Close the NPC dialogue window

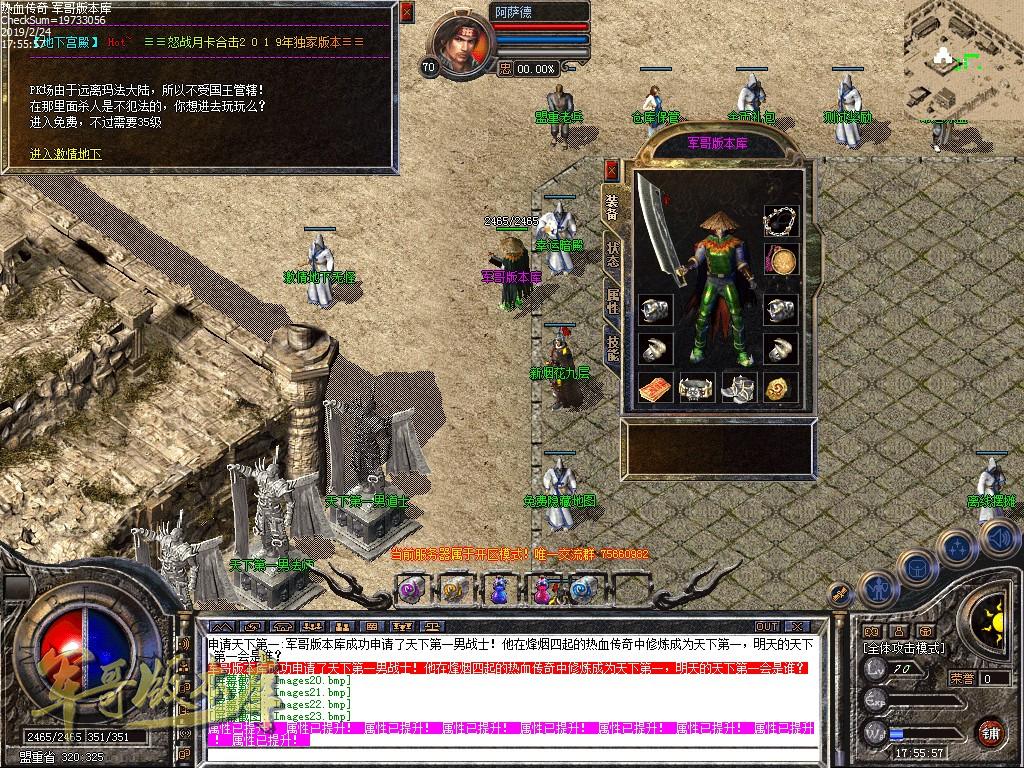click(406, 13)
